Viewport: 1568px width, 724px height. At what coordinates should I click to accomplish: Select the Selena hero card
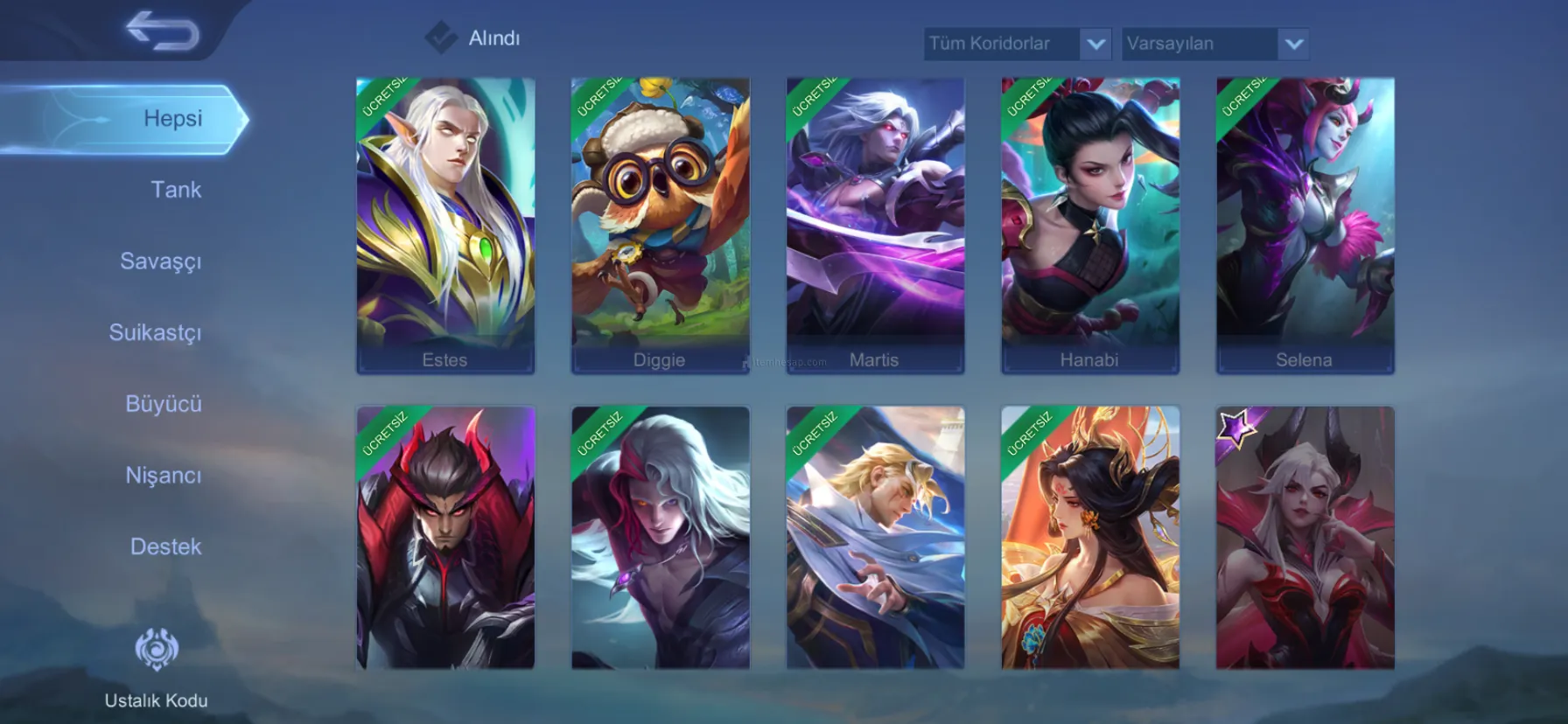[x=1305, y=226]
